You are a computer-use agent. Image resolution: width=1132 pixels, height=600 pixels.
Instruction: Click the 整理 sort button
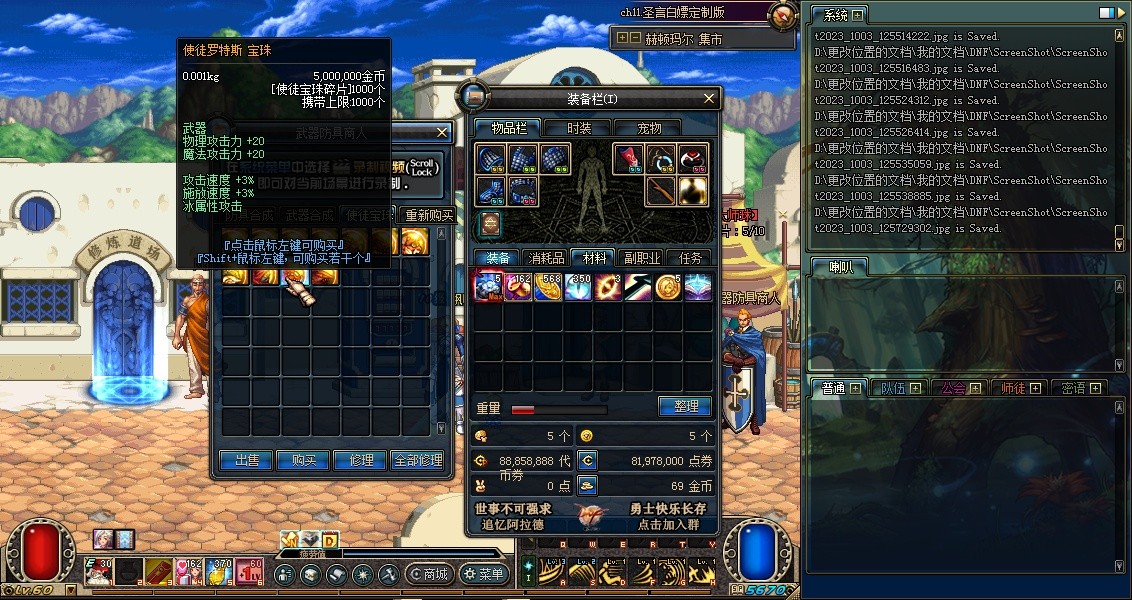pos(685,407)
